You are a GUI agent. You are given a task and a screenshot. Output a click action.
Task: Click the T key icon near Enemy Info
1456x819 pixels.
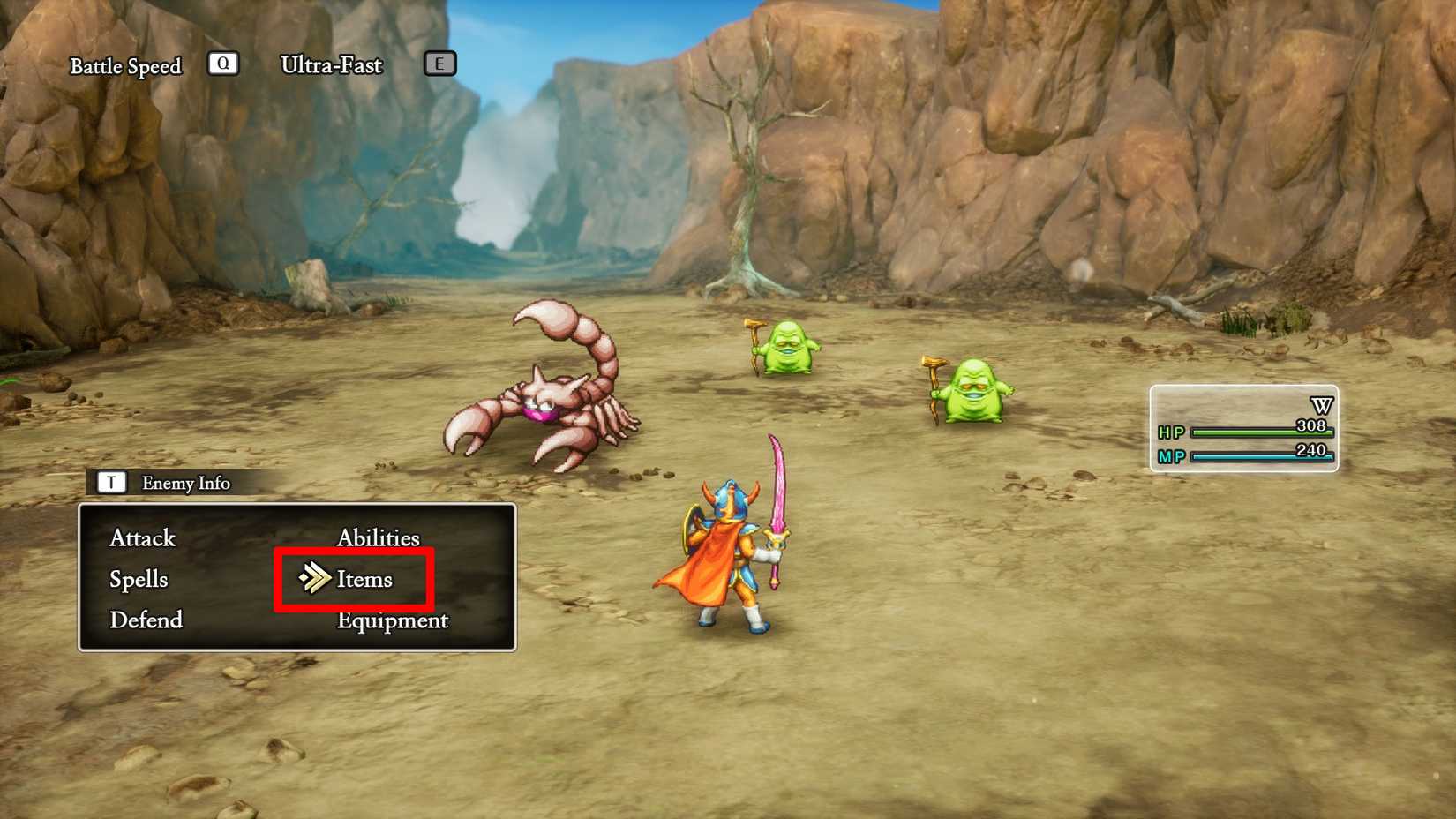(109, 482)
